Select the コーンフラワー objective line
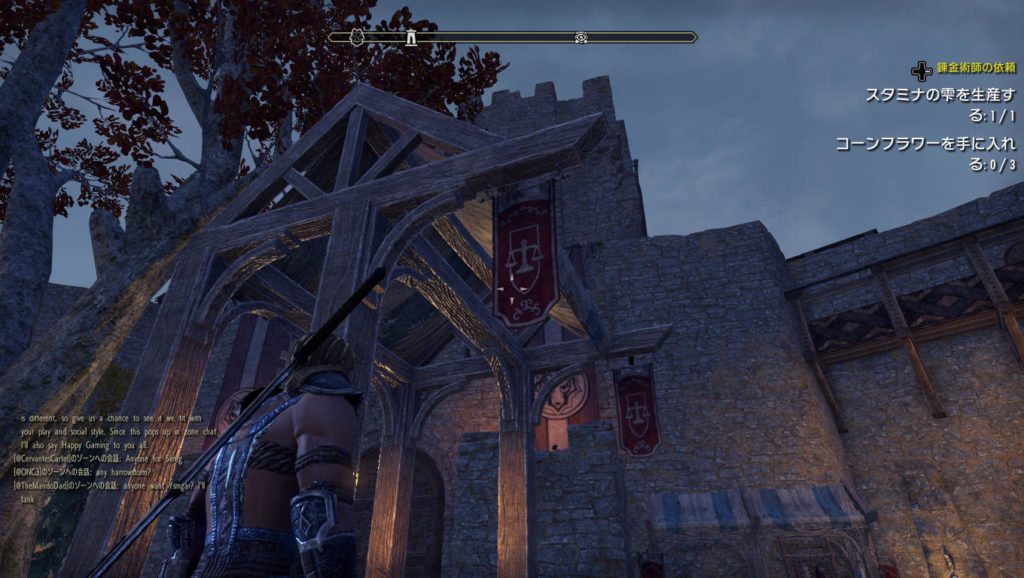Viewport: 1024px width, 578px height. click(926, 154)
